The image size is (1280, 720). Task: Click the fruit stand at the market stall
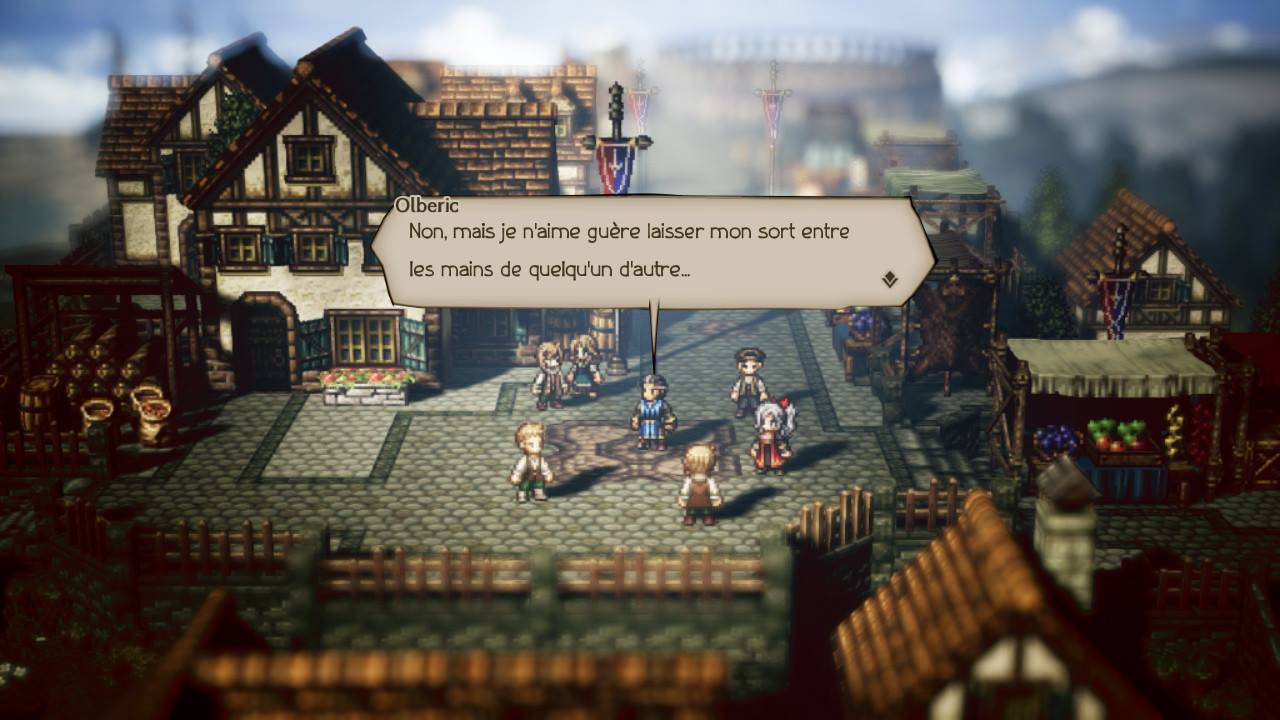[1120, 440]
